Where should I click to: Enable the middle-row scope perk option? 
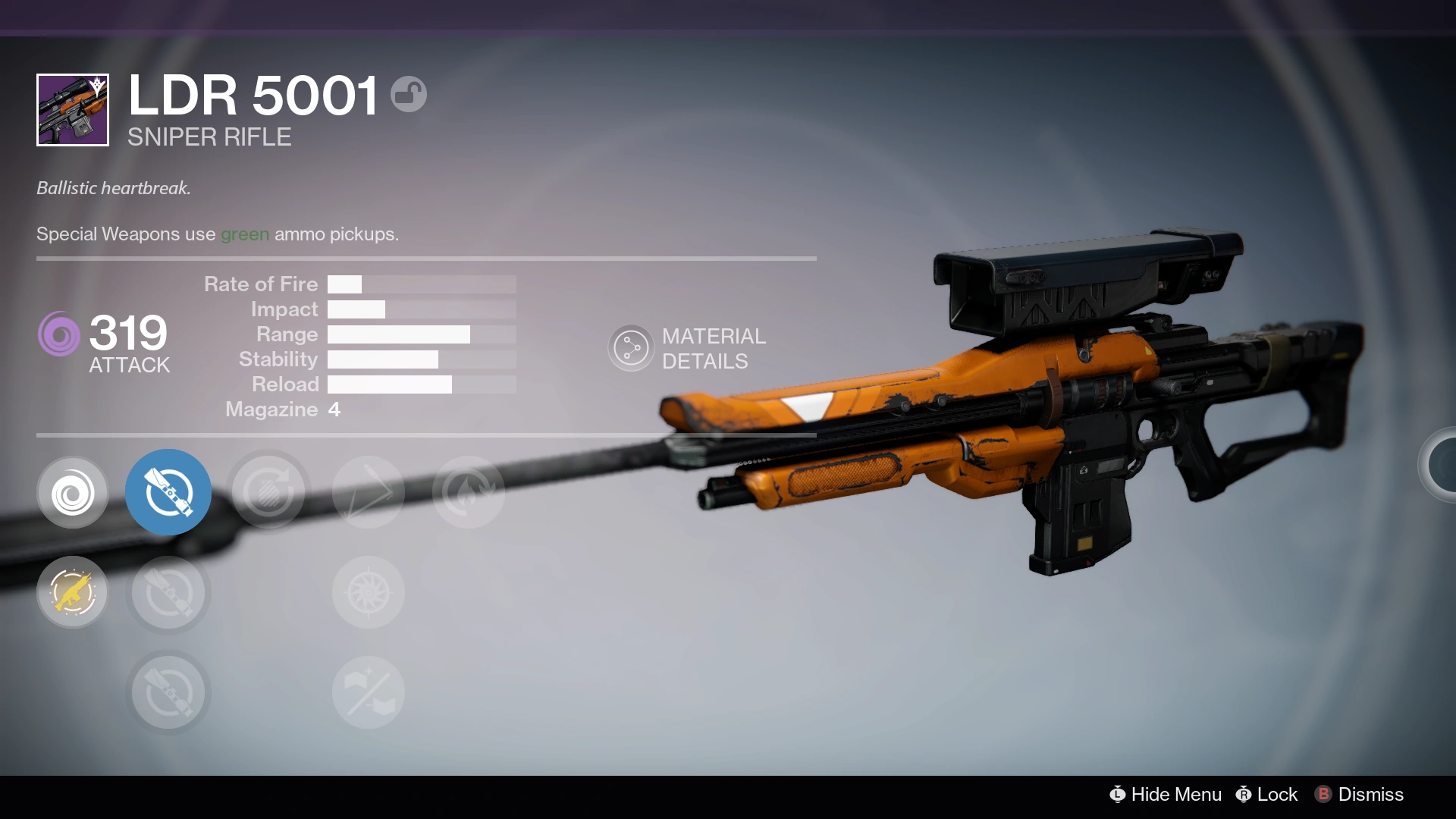168,592
